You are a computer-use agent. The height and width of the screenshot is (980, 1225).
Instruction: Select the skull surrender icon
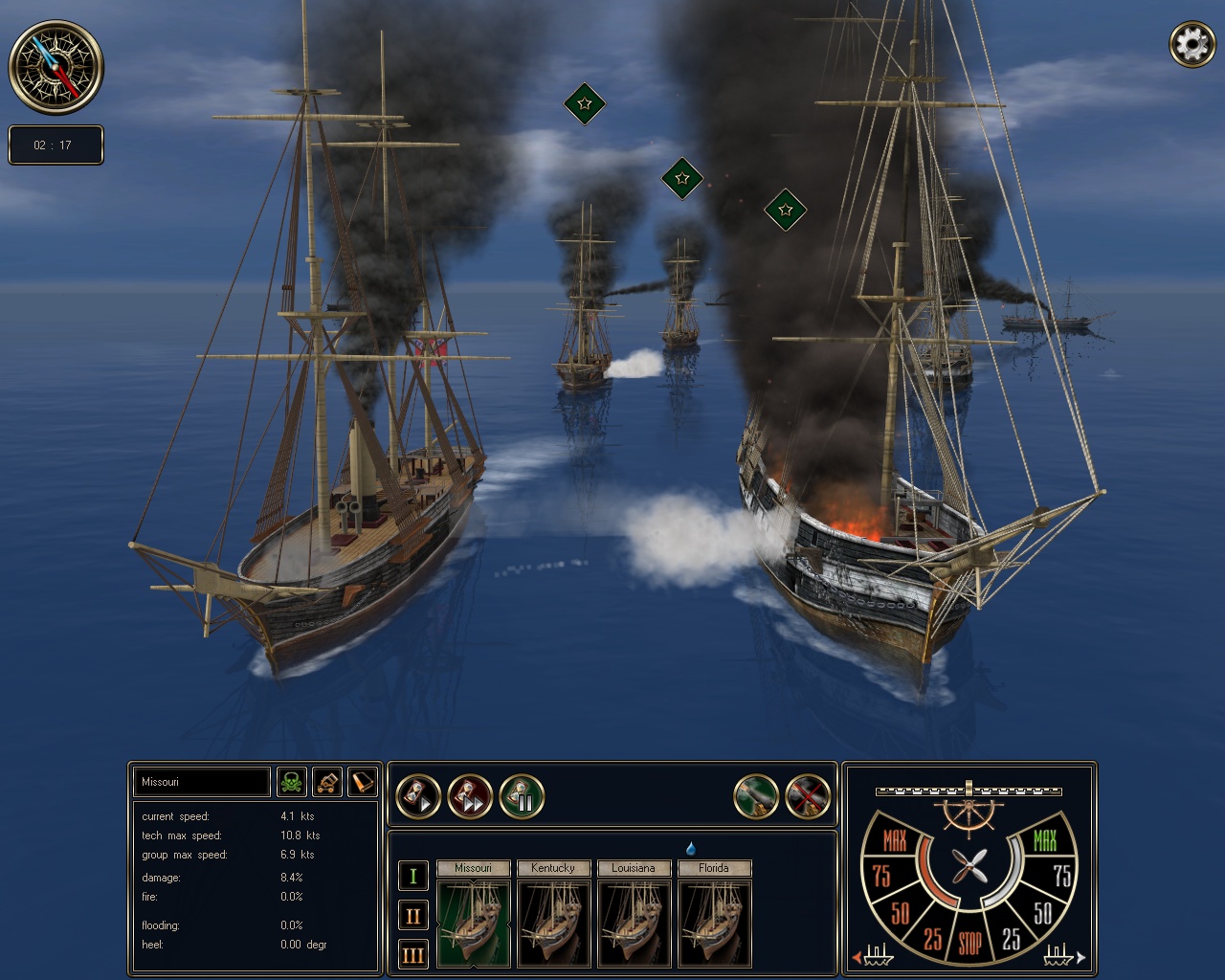293,782
